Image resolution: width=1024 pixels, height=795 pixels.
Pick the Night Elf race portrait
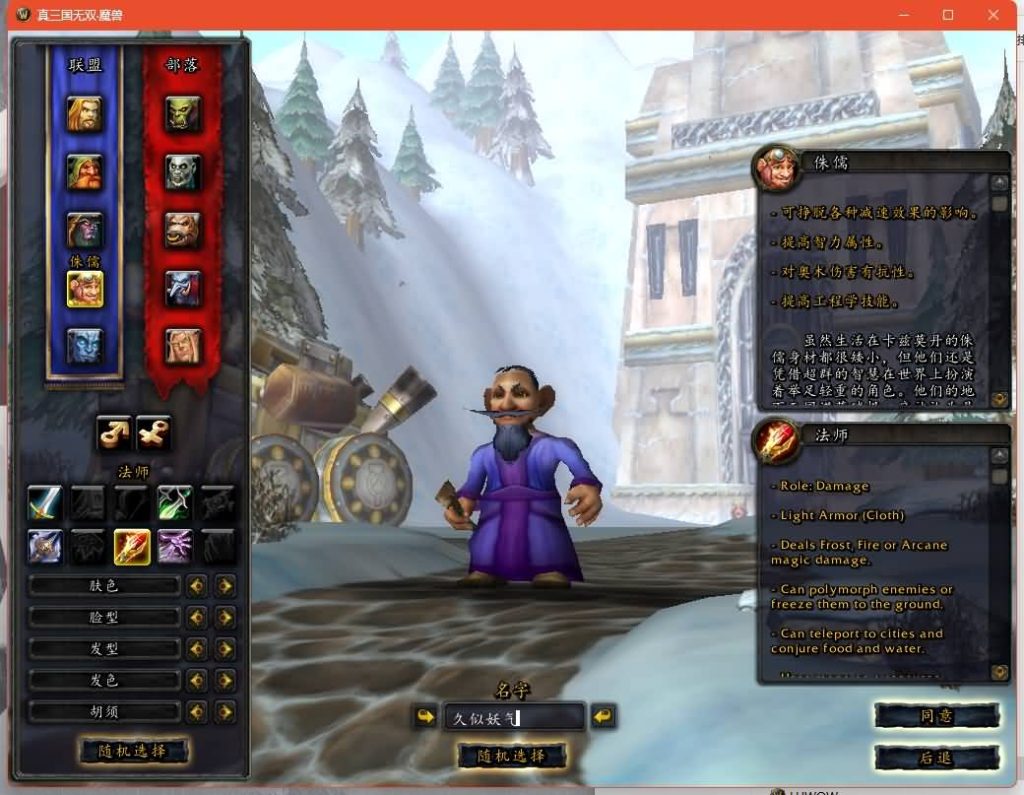[x=85, y=230]
